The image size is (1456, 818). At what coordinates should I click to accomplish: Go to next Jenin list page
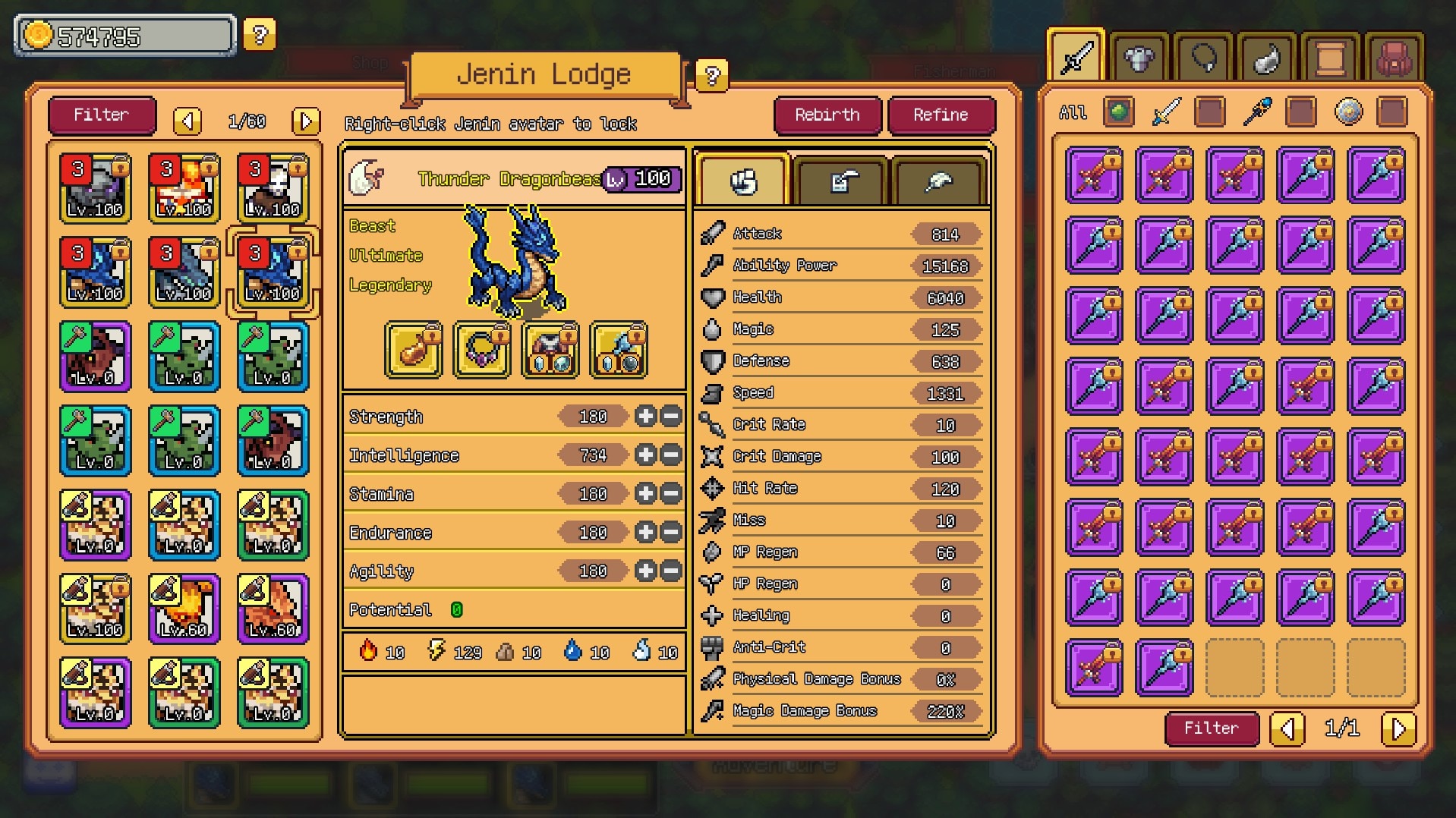coord(306,121)
